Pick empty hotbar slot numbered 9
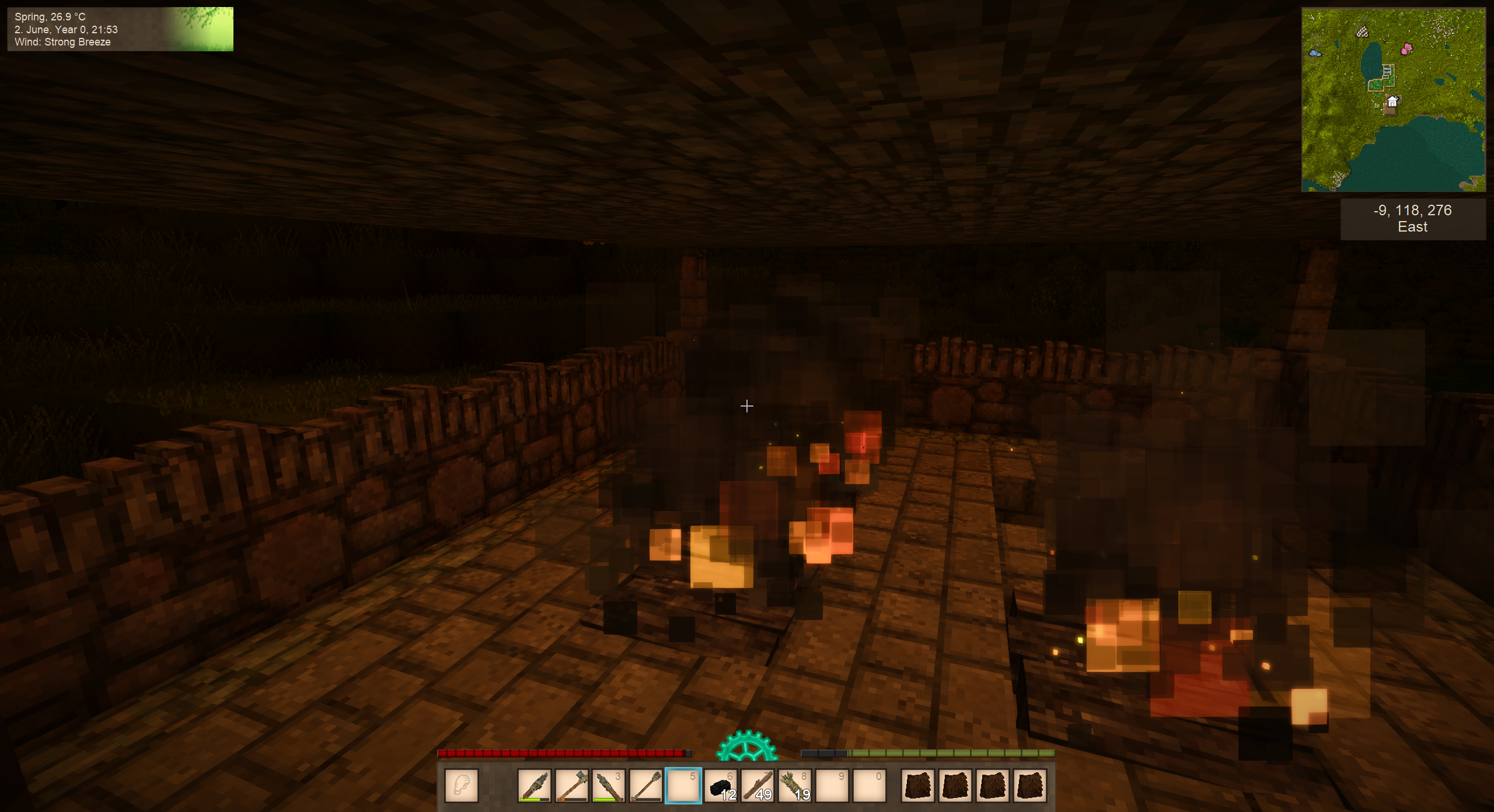 point(832,785)
